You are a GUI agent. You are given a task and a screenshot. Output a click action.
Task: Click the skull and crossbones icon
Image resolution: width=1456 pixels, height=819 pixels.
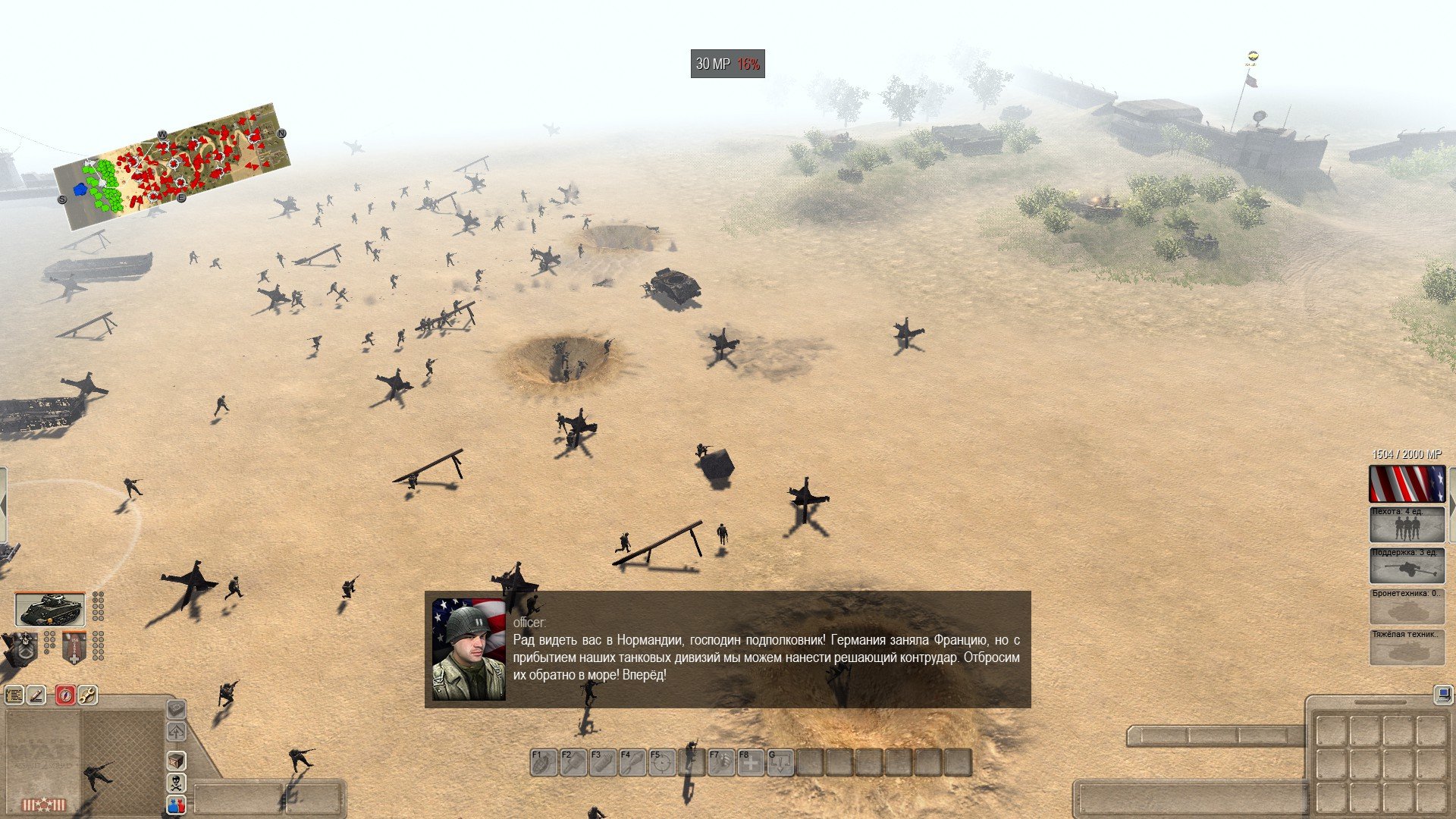(x=176, y=782)
